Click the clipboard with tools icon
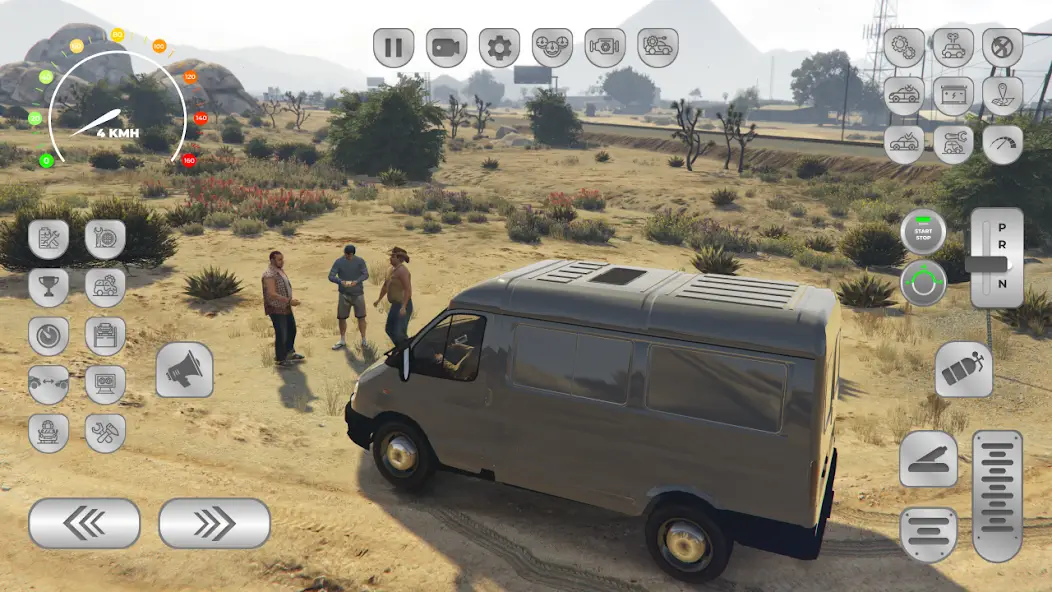This screenshot has height=592, width=1052. point(48,239)
